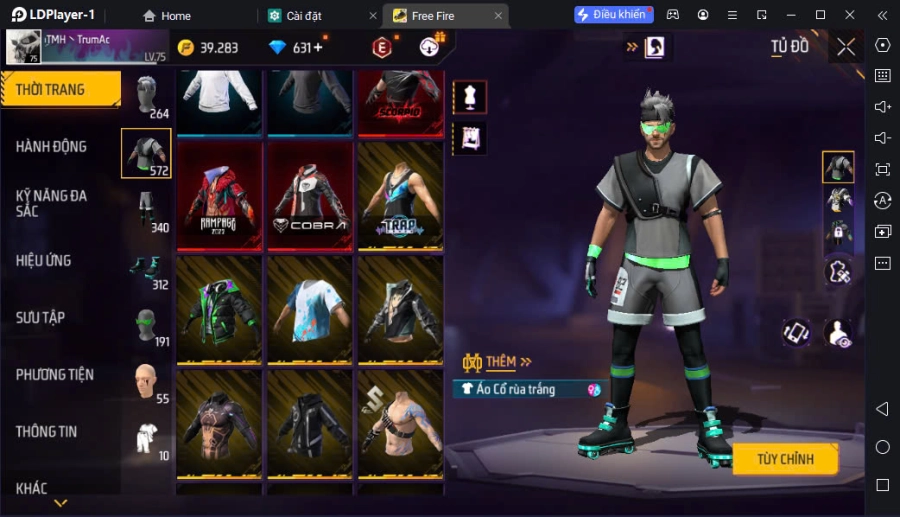The width and height of the screenshot is (900, 517).
Task: Pick the Trap tank top
Action: click(400, 195)
